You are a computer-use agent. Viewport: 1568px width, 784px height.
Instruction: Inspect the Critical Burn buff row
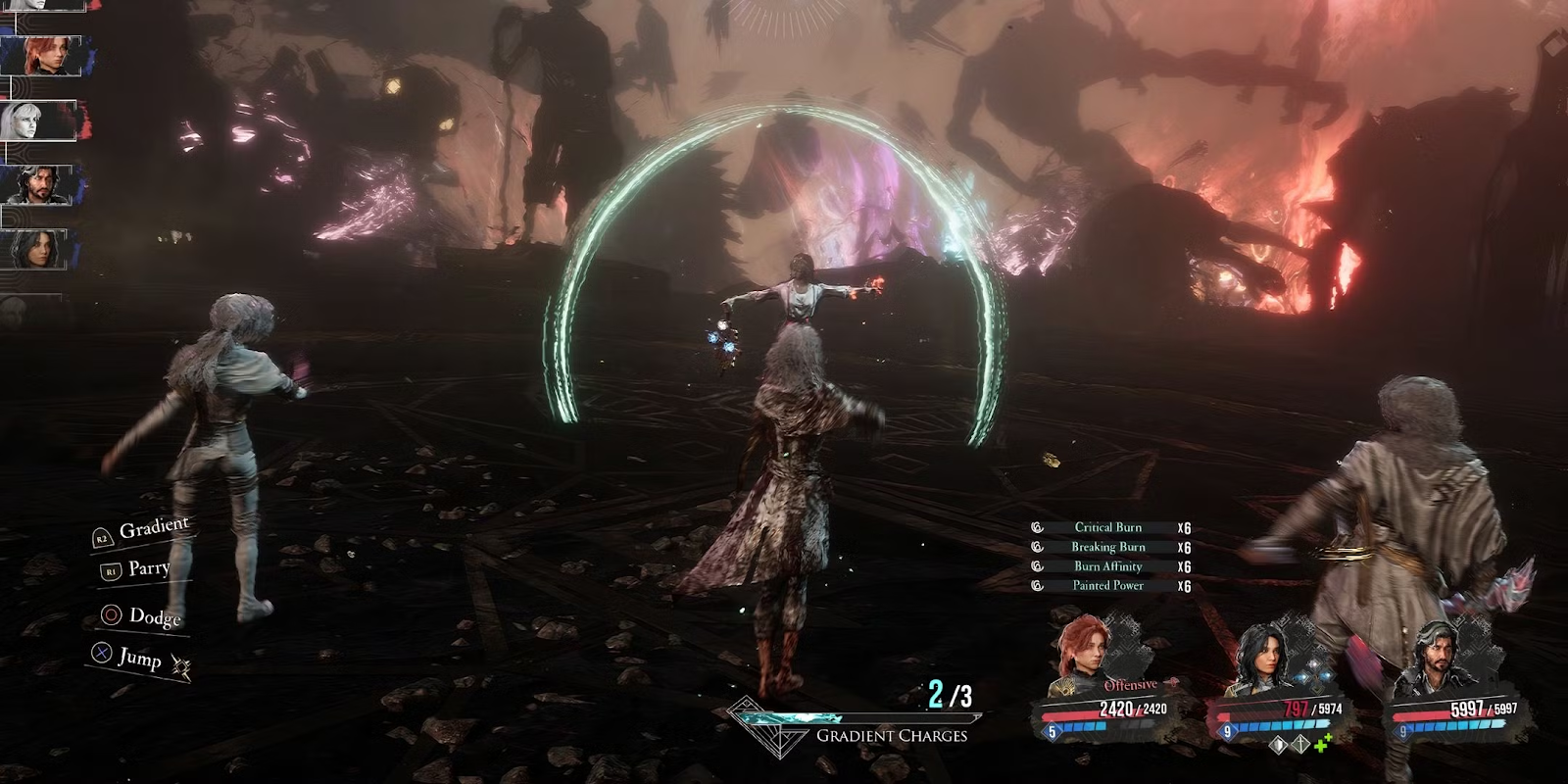click(1109, 527)
